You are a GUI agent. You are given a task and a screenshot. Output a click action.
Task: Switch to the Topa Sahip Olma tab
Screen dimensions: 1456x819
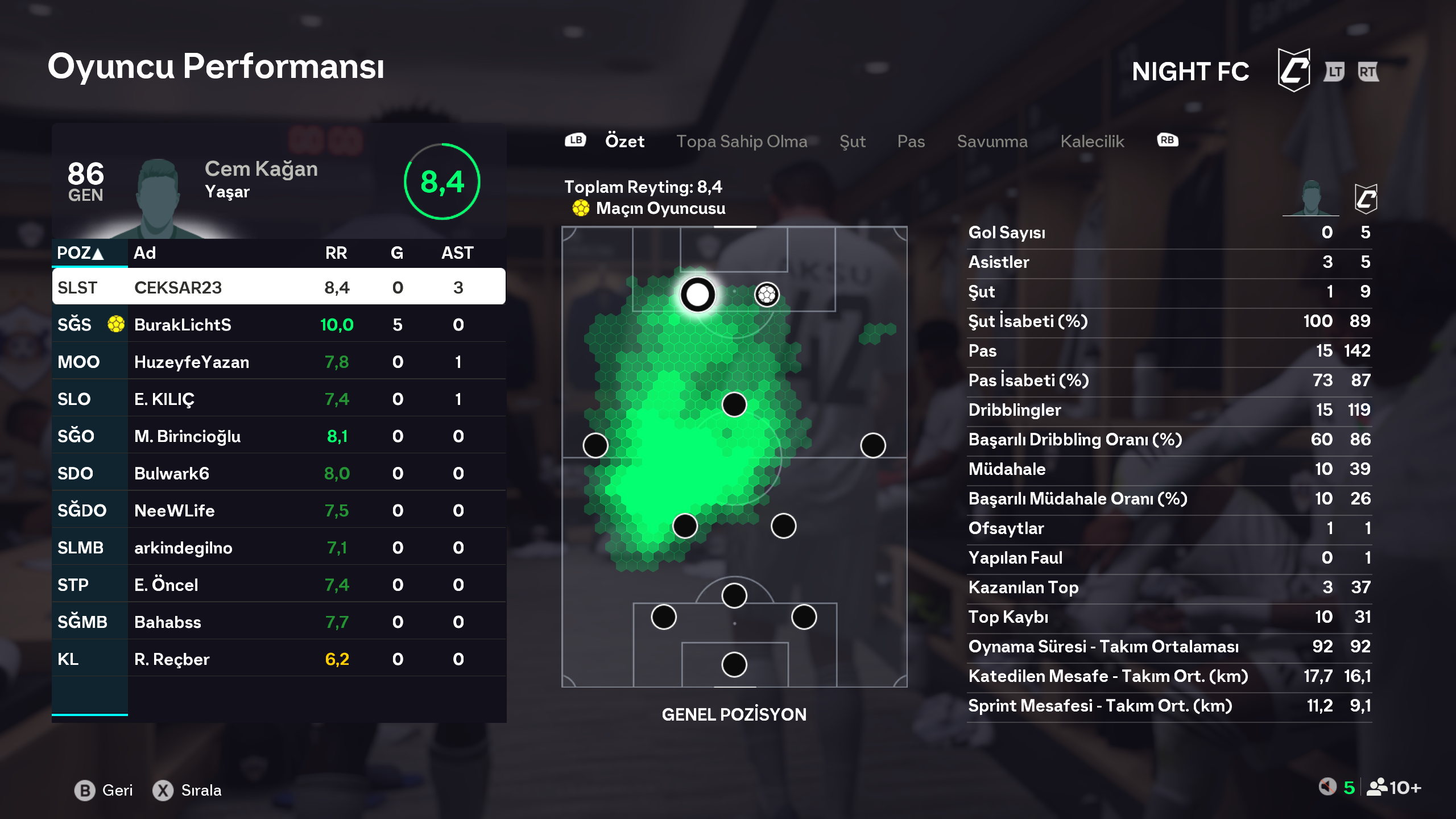(x=741, y=141)
